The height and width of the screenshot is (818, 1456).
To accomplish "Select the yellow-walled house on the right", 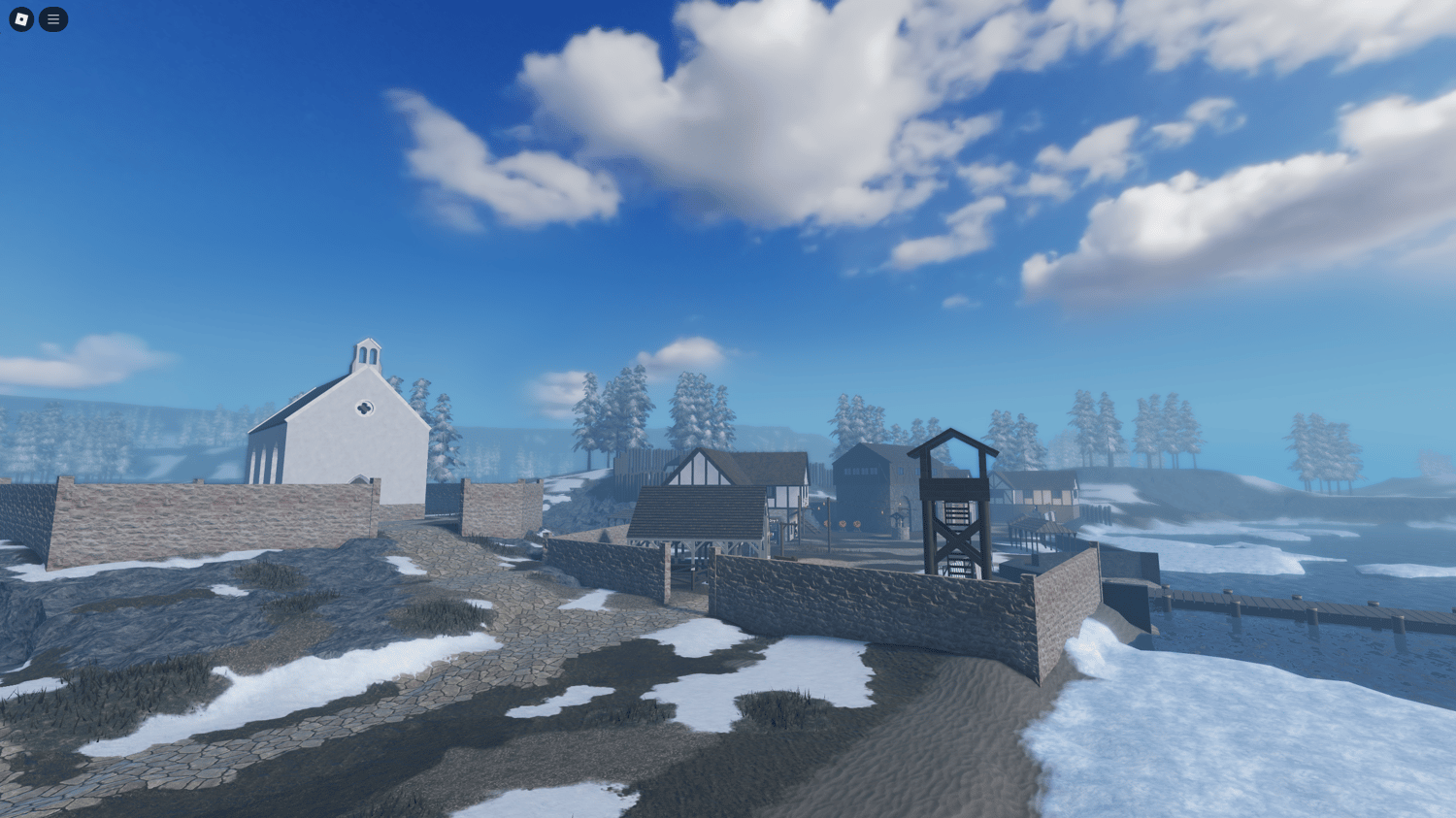I will click(1044, 499).
